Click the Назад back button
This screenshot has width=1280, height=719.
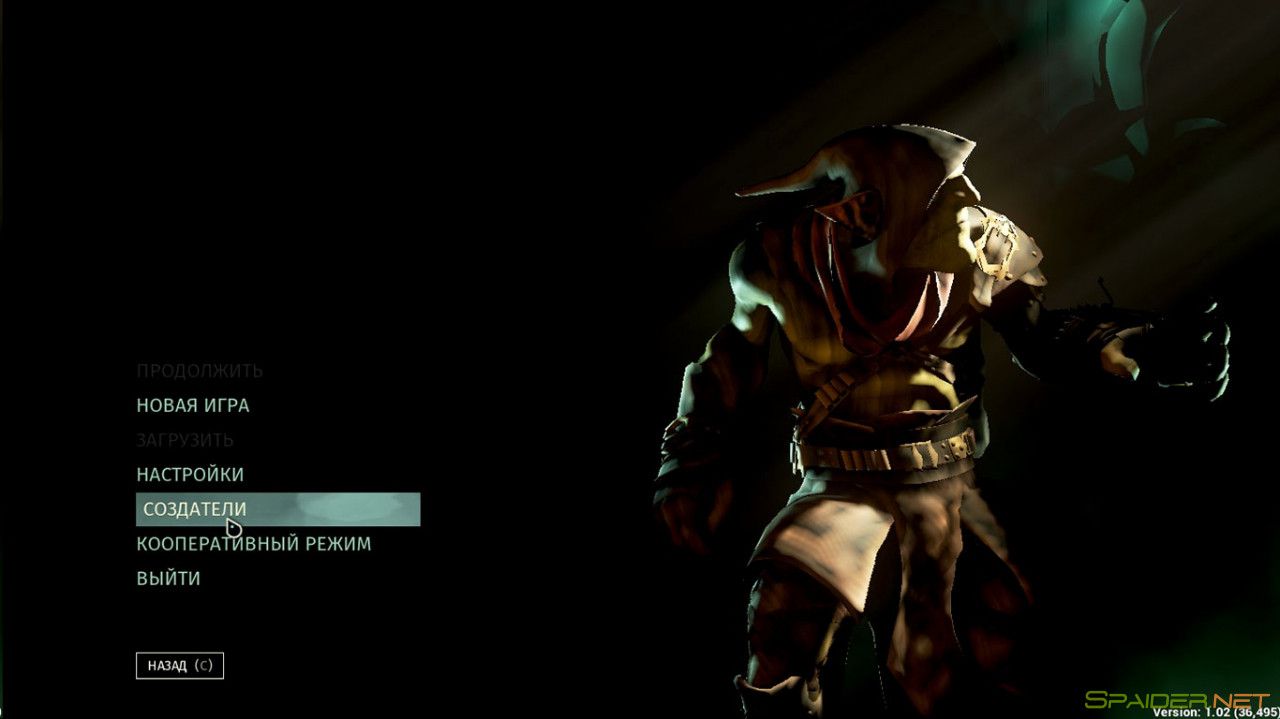(x=180, y=665)
